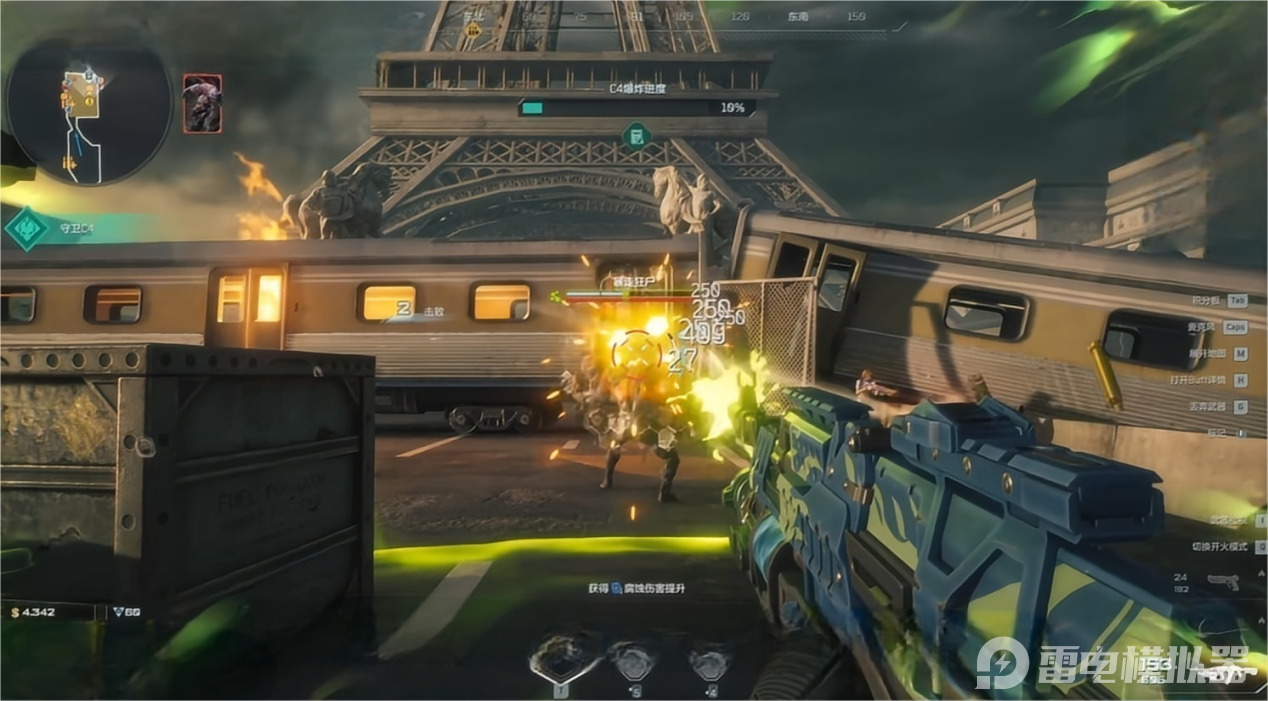Use the item icon with count 4
1268x701 pixels.
point(709,662)
